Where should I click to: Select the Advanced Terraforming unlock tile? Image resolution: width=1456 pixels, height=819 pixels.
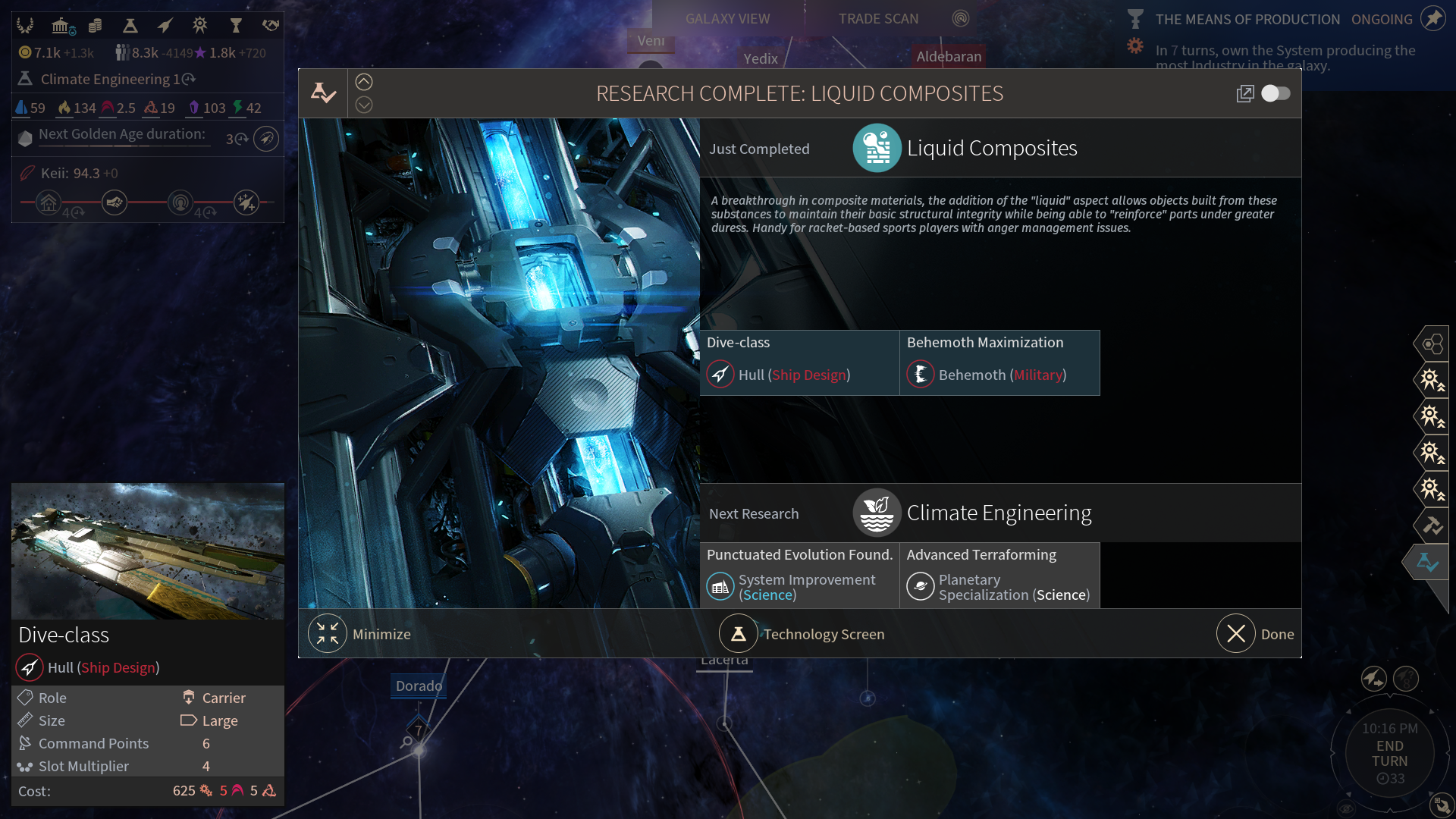coord(999,575)
